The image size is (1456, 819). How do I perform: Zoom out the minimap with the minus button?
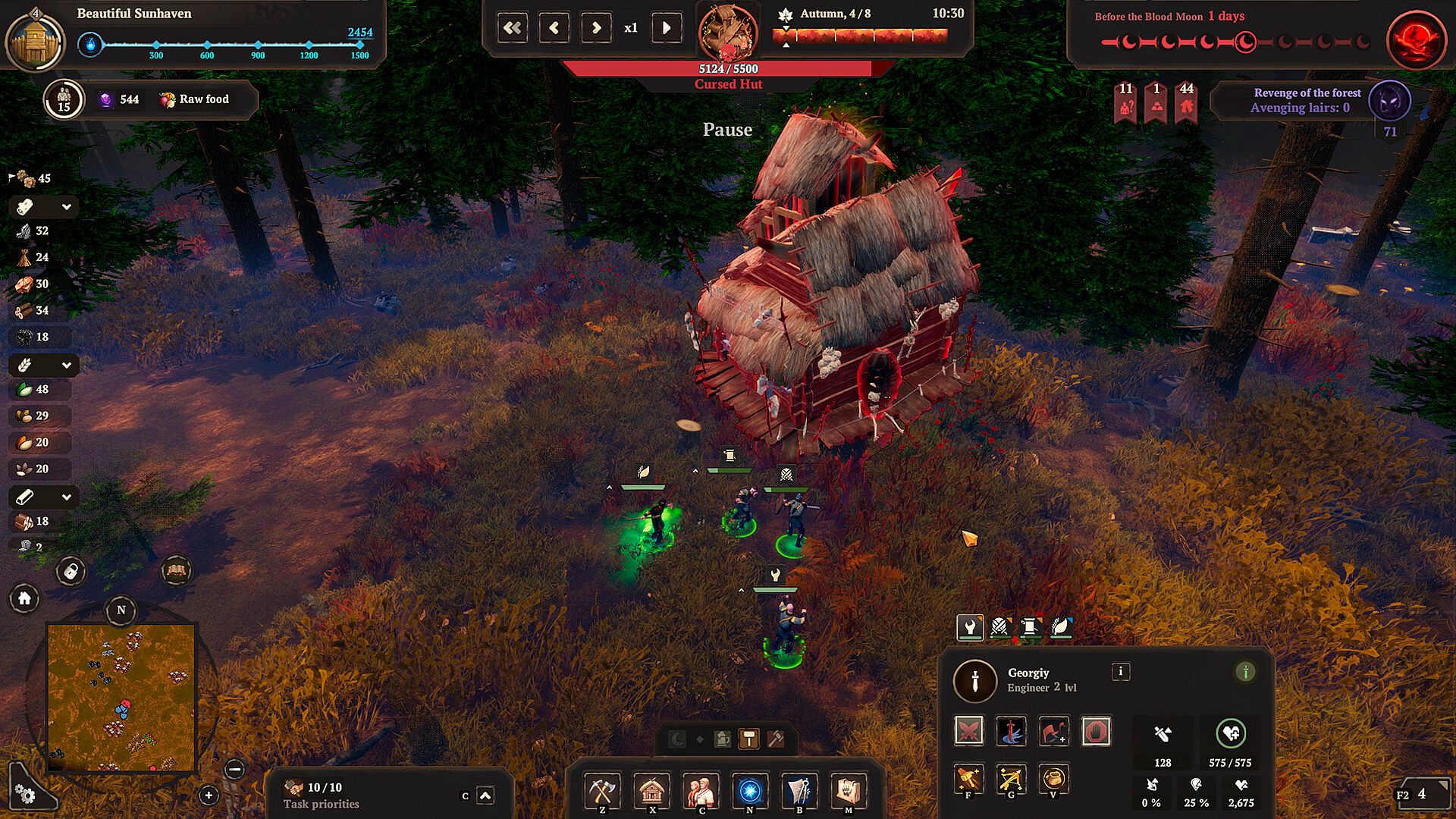(x=235, y=770)
